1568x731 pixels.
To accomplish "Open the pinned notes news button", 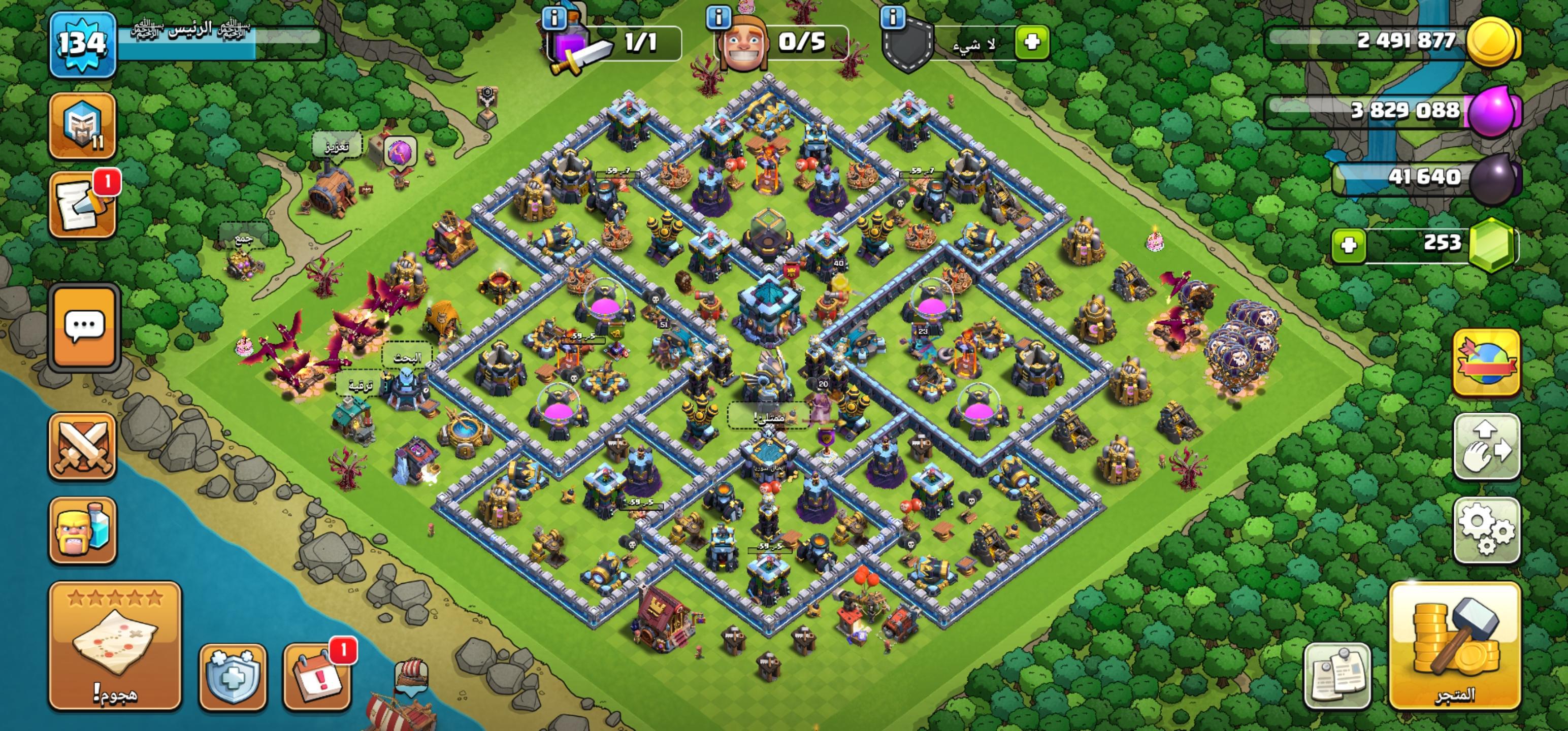I will click(1337, 676).
